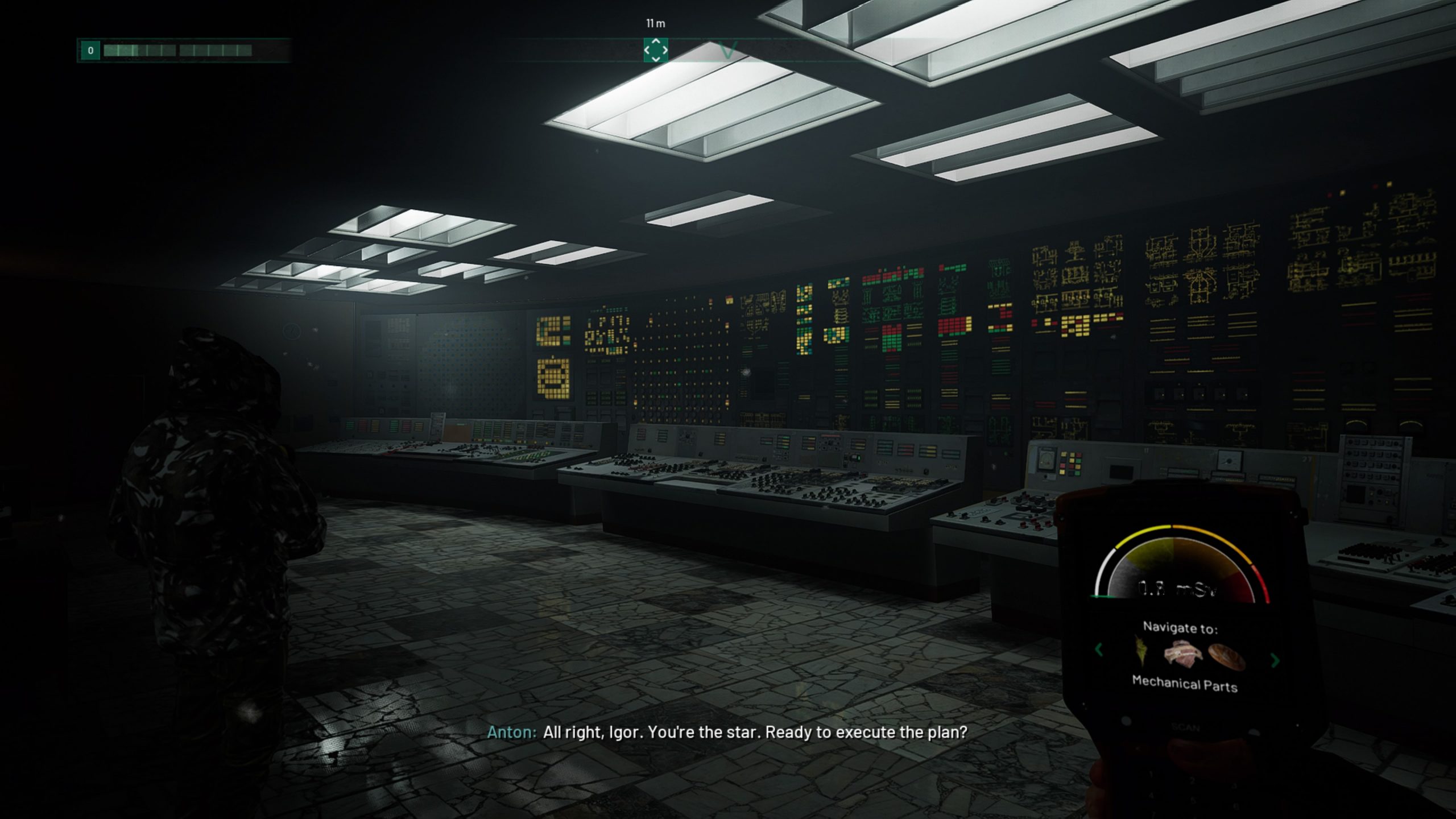1456x819 pixels.
Task: Select the herb icon on the analyzer
Action: point(1141,652)
